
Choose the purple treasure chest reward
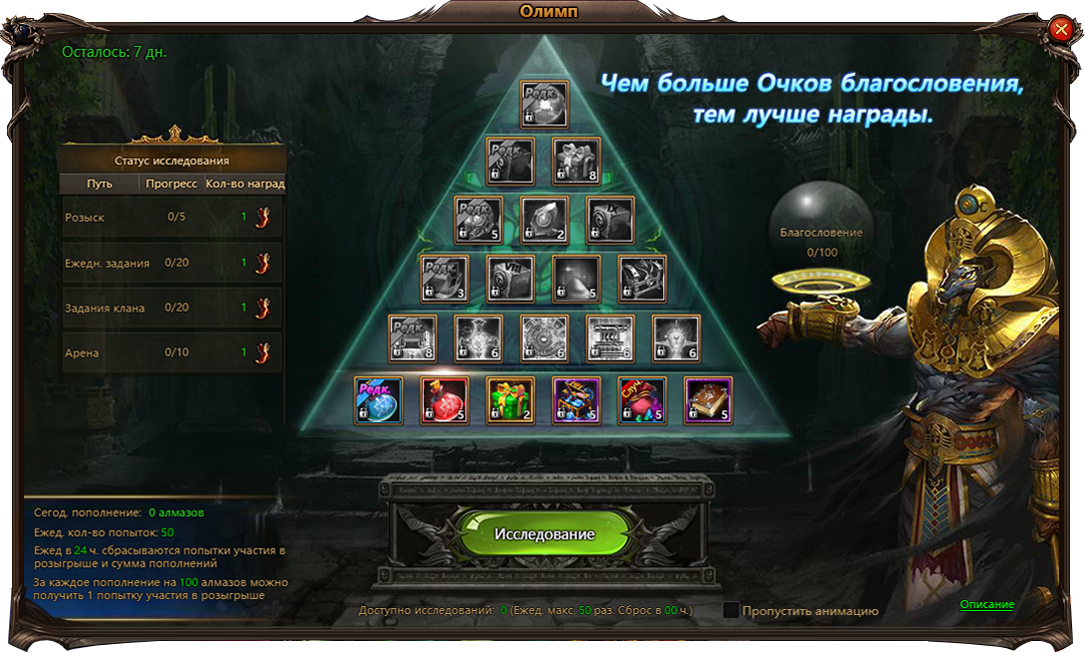click(577, 400)
